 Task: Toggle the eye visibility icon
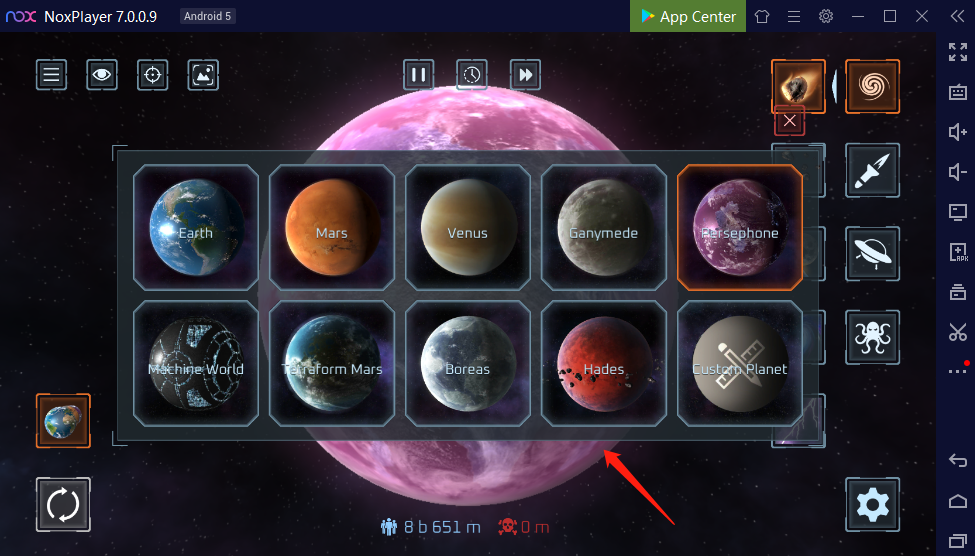[101, 74]
